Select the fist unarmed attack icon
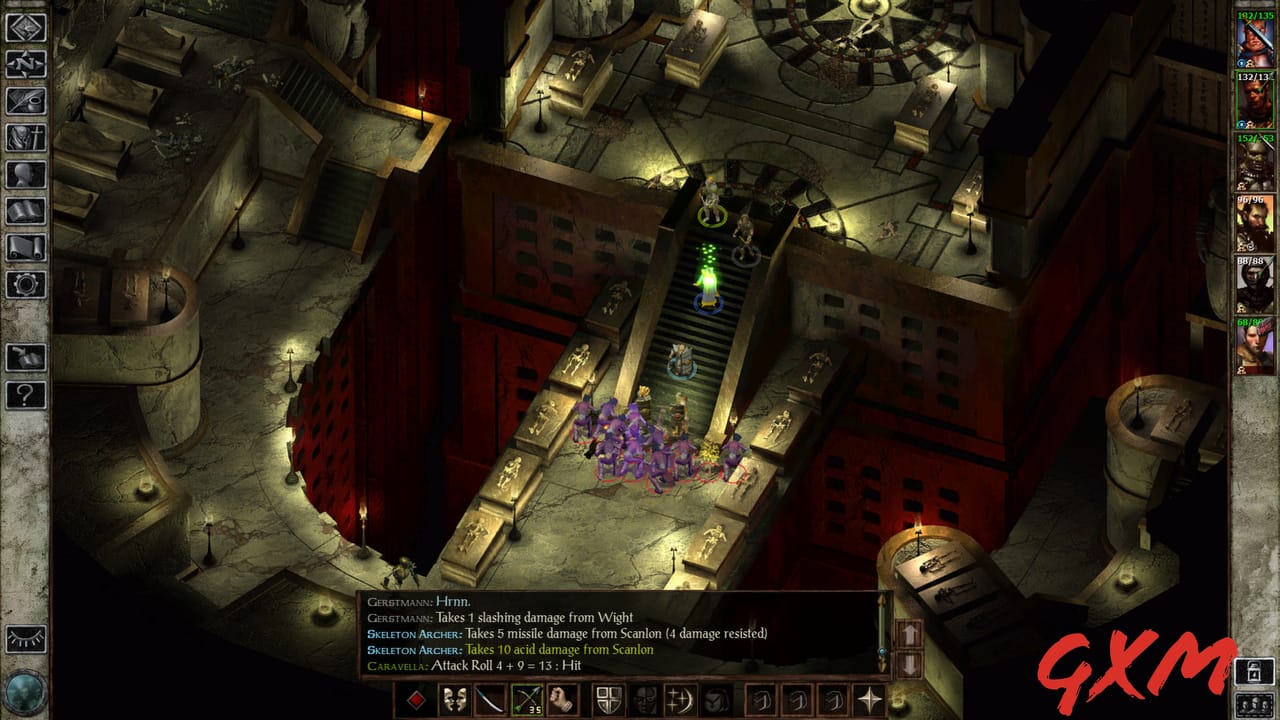Screen dimensions: 1280x720 pos(562,701)
